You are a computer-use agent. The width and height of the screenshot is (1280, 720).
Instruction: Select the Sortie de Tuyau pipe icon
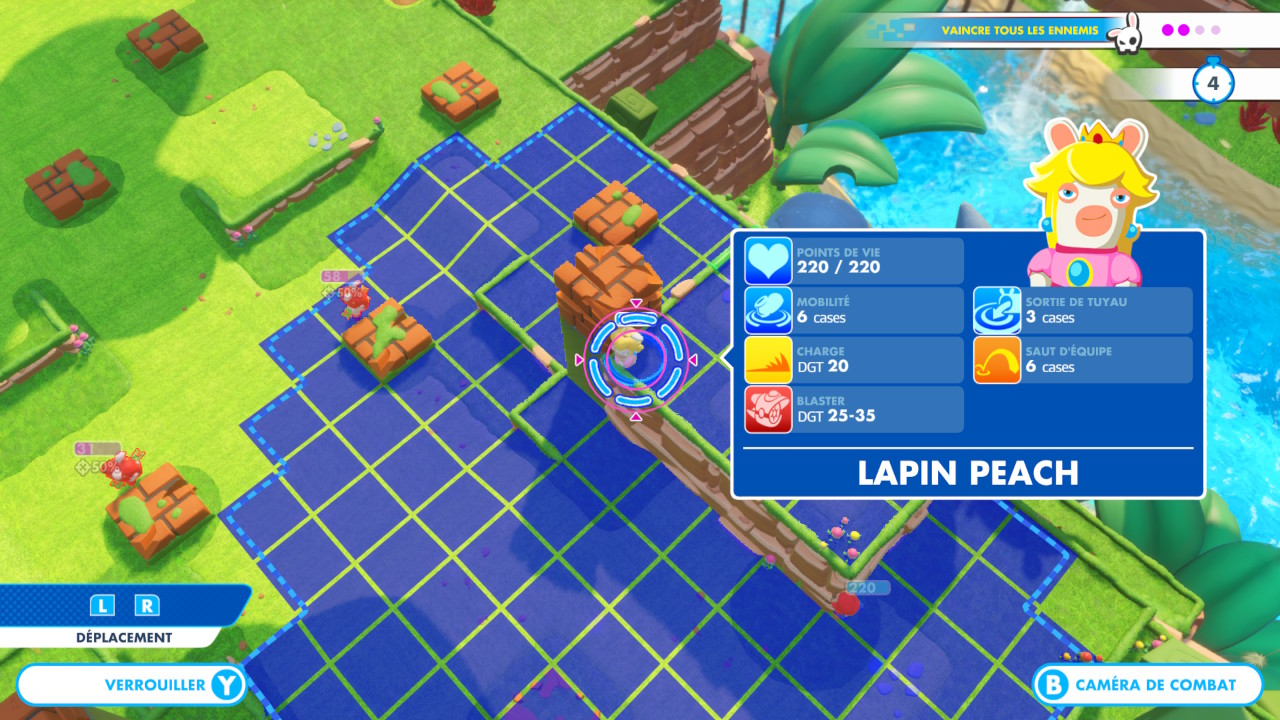pos(995,311)
